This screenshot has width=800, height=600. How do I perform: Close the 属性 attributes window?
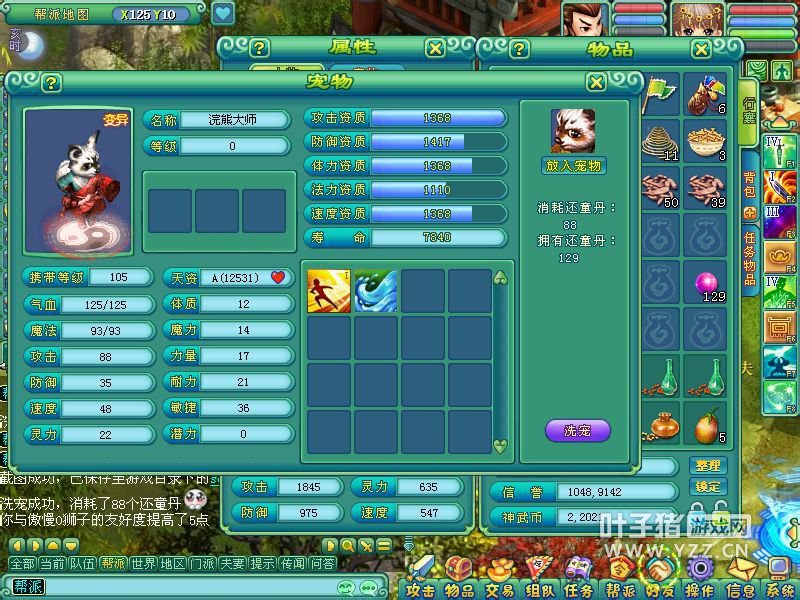coord(435,48)
